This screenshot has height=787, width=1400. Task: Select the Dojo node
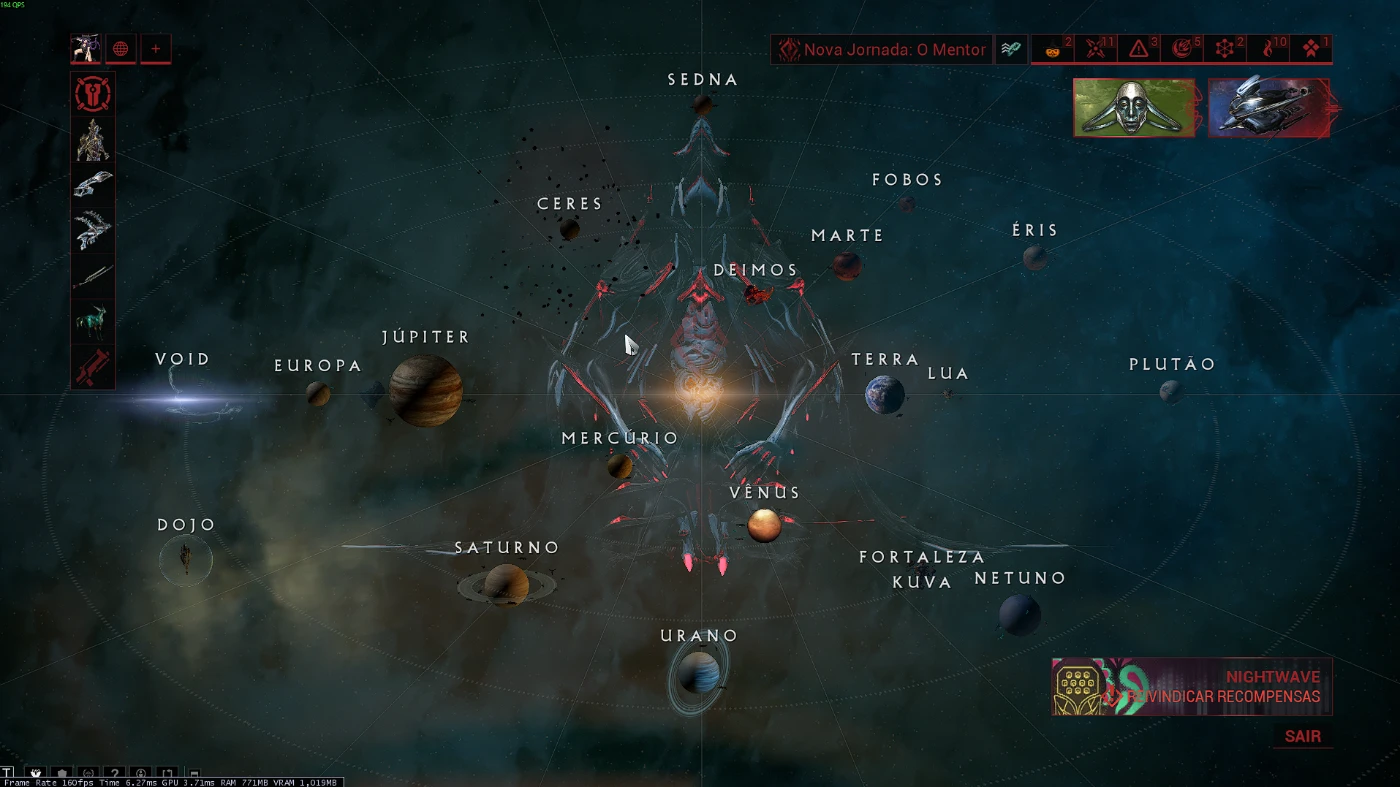point(186,558)
